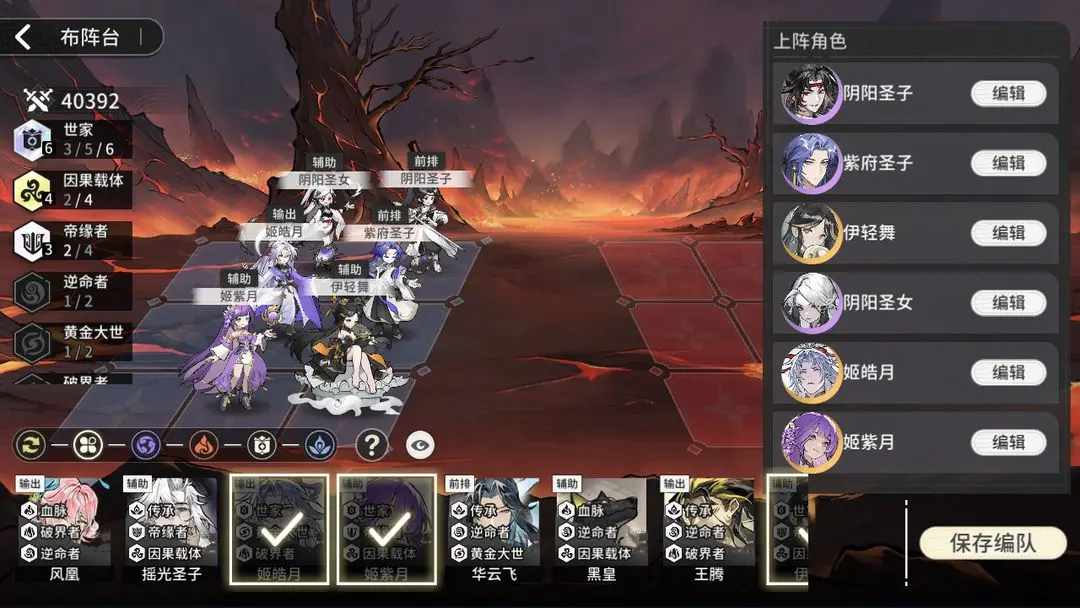Save the formation with 保存编队
The width and height of the screenshot is (1080, 608).
pos(992,543)
